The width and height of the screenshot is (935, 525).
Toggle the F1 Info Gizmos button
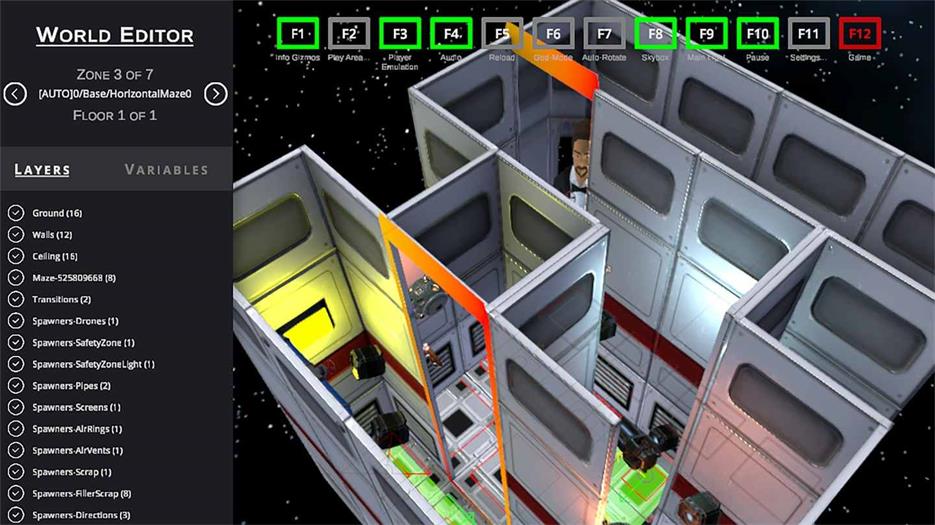click(297, 34)
